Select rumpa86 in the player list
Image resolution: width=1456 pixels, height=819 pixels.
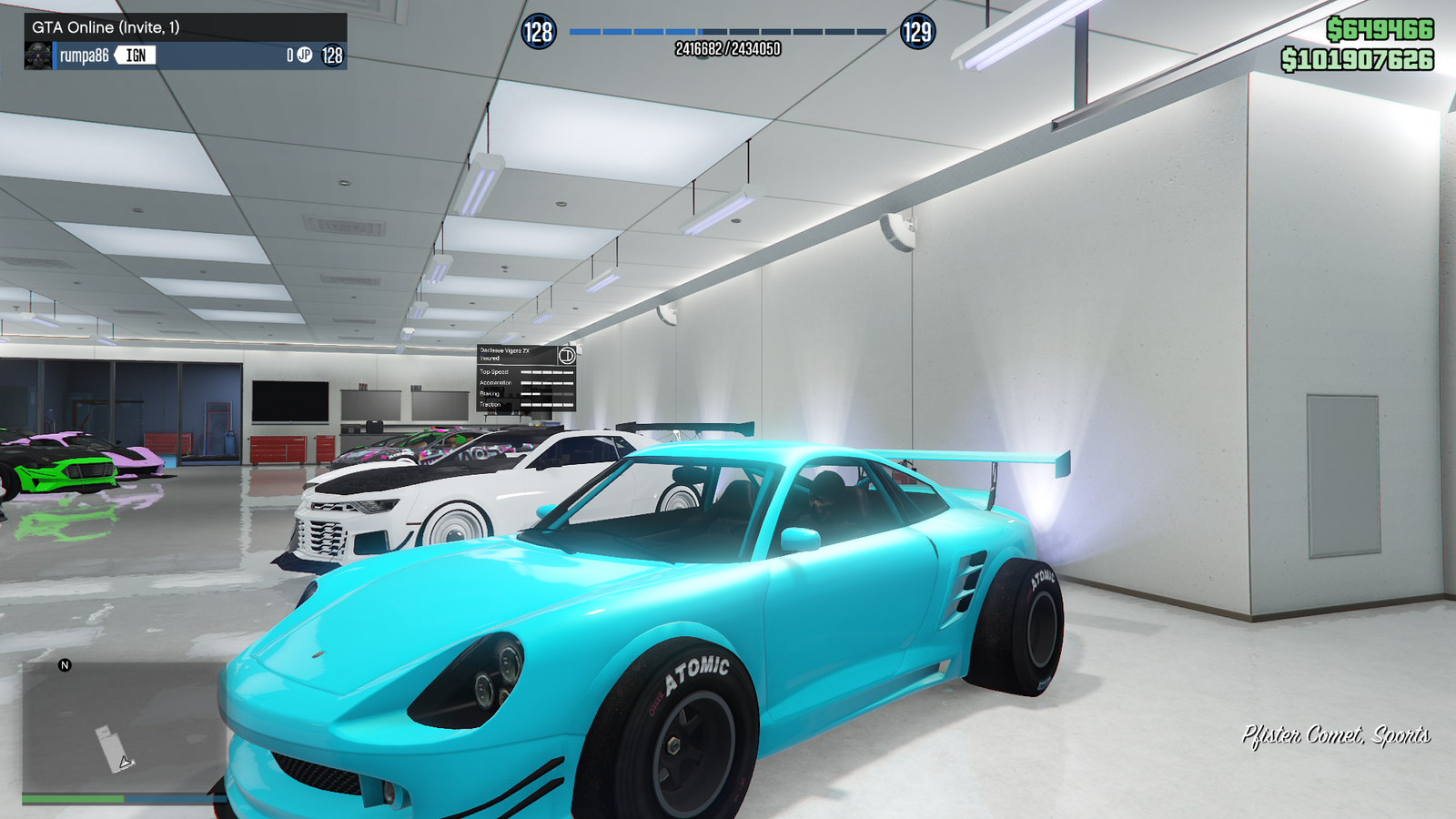84,56
